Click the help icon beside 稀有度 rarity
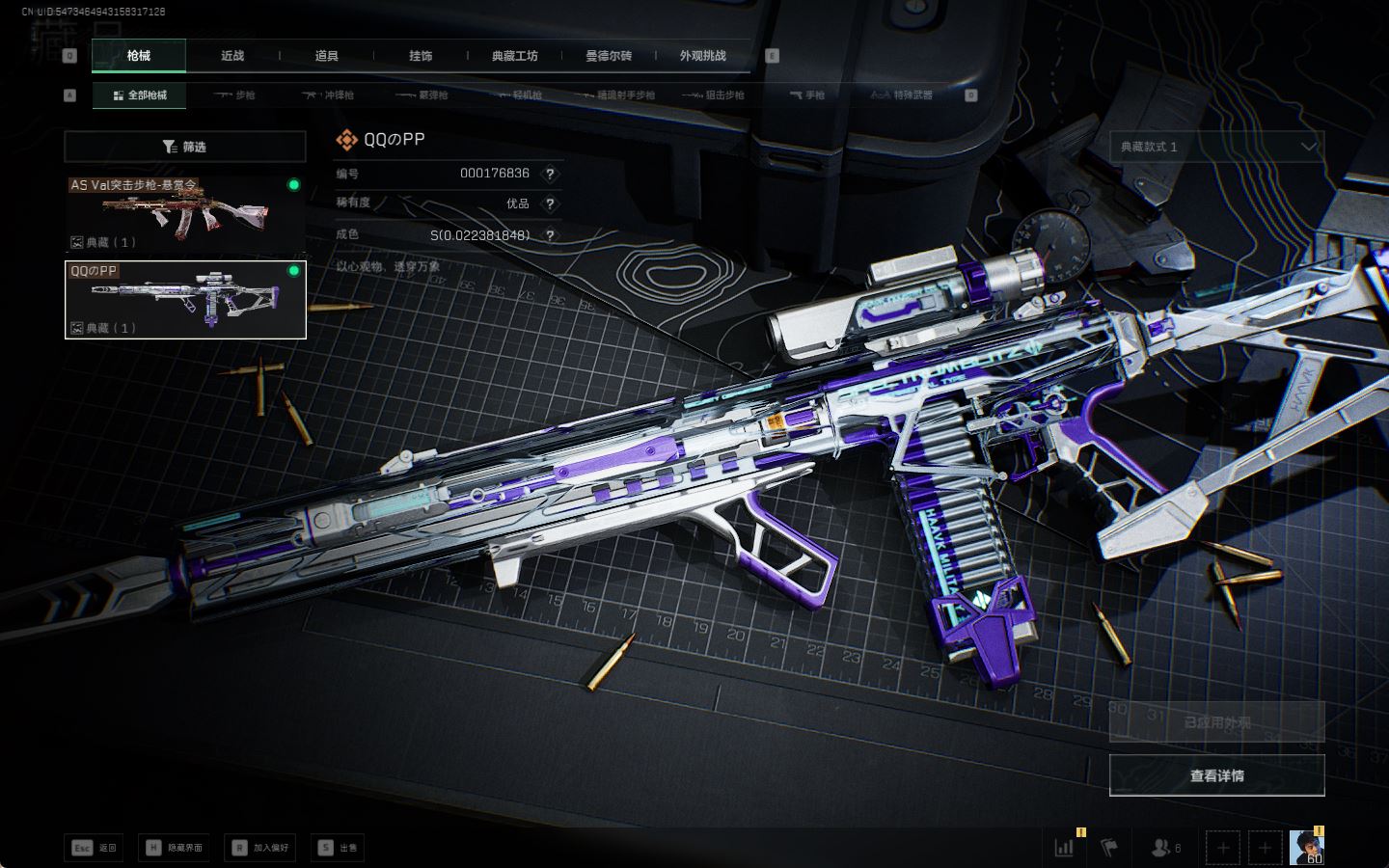The height and width of the screenshot is (868, 1389). tap(550, 203)
